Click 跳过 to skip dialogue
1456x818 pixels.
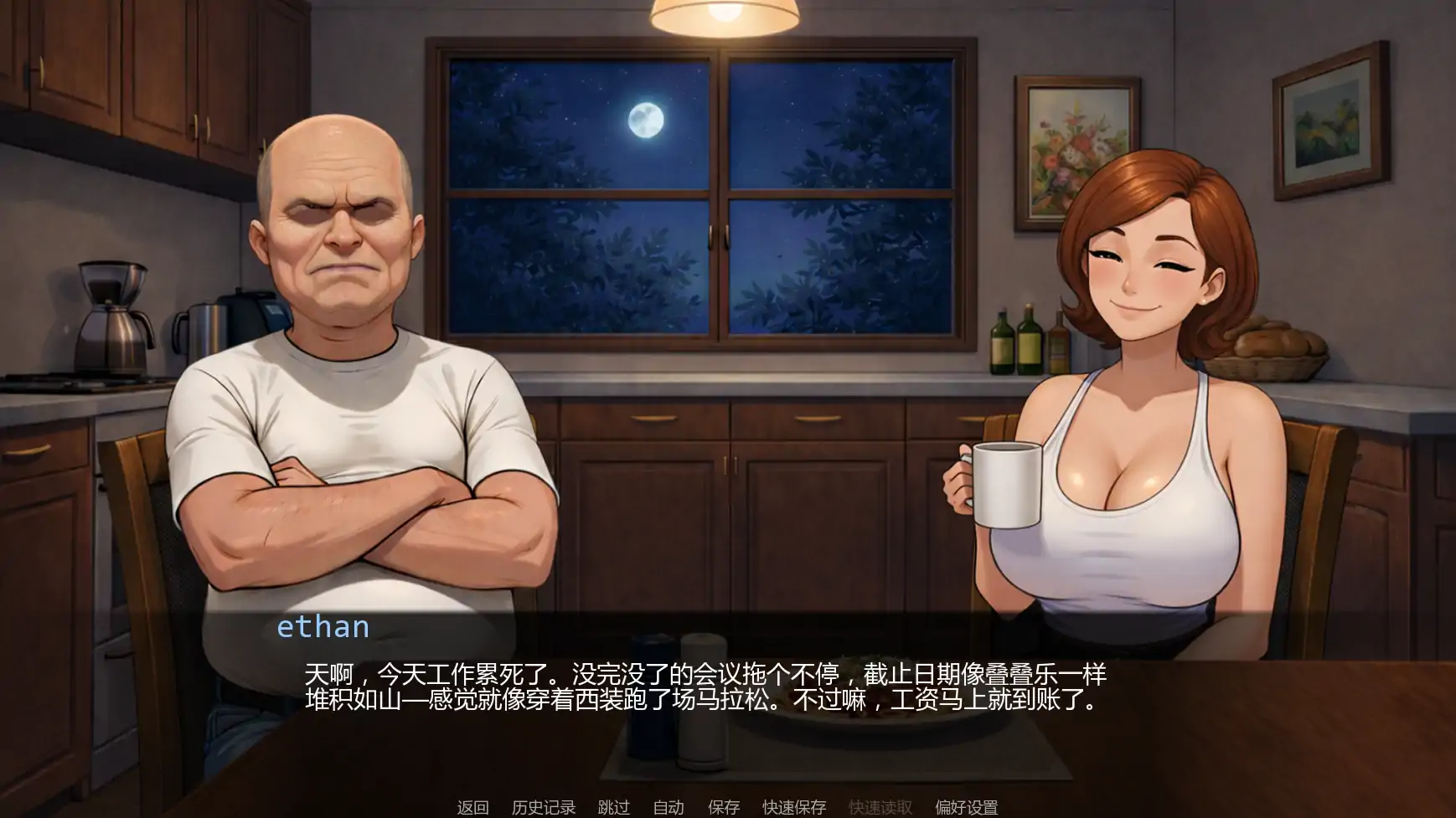613,807
